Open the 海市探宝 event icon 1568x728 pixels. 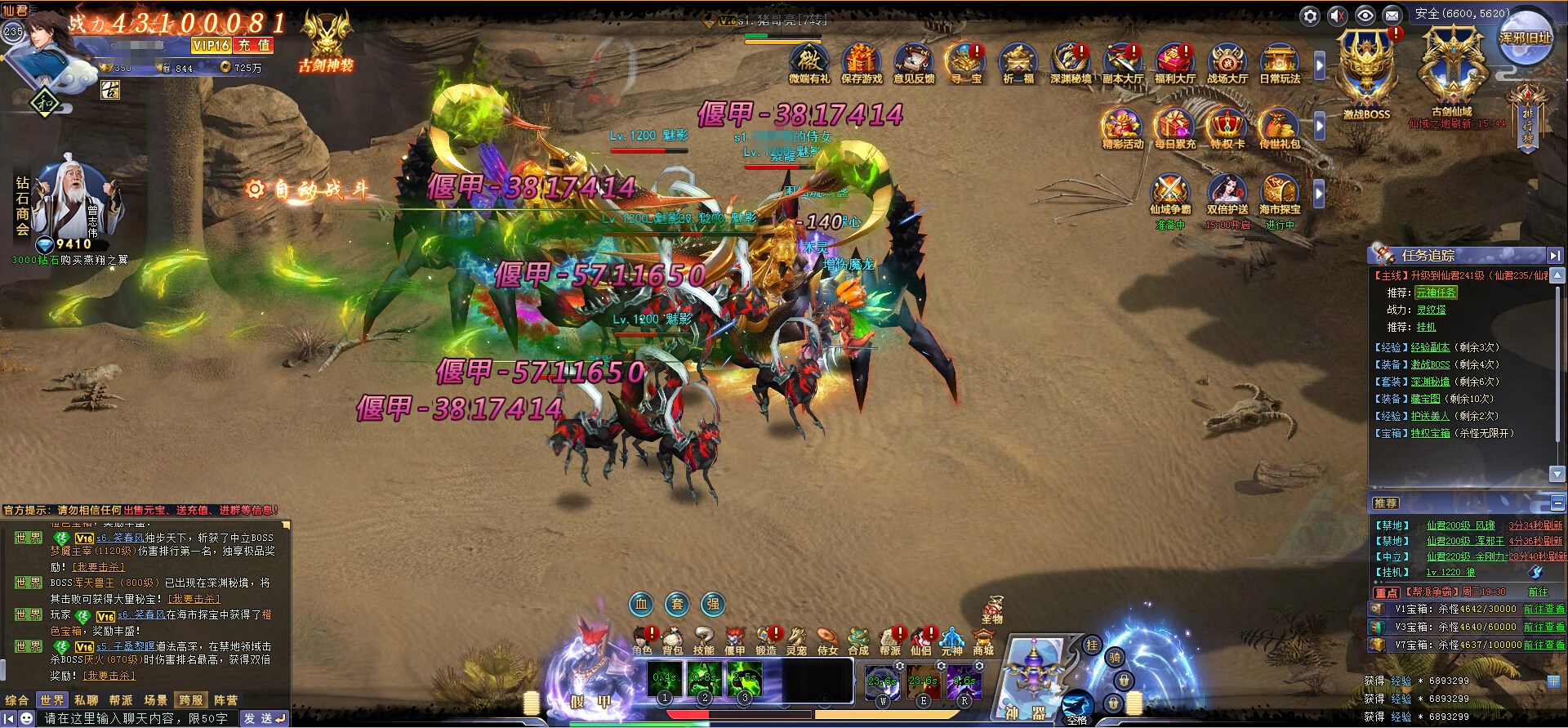click(x=1279, y=194)
